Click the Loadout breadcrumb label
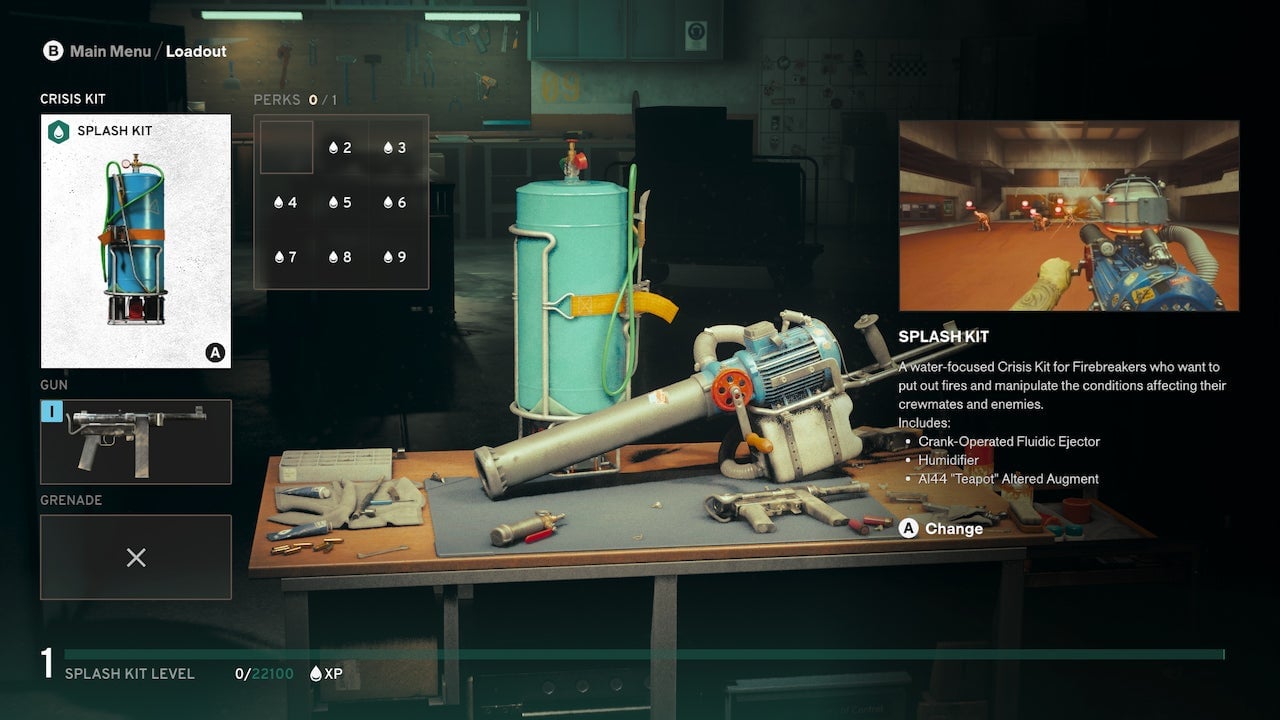This screenshot has width=1280, height=720. (x=196, y=50)
